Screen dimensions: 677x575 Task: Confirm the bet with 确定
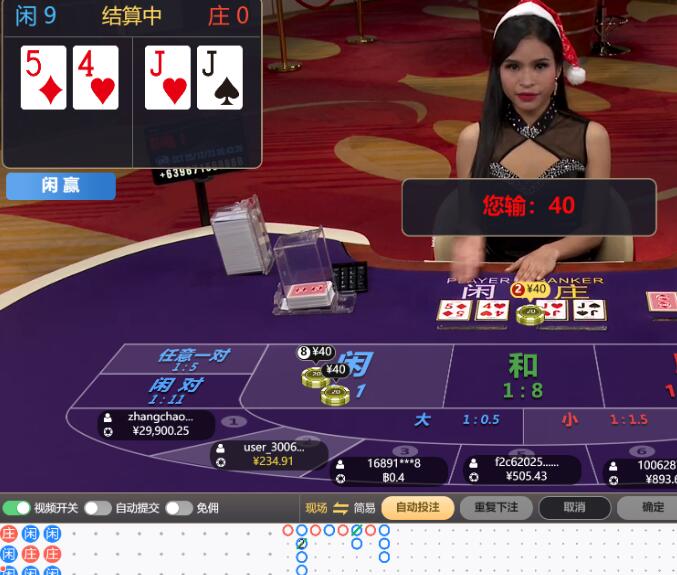pyautogui.click(x=651, y=508)
